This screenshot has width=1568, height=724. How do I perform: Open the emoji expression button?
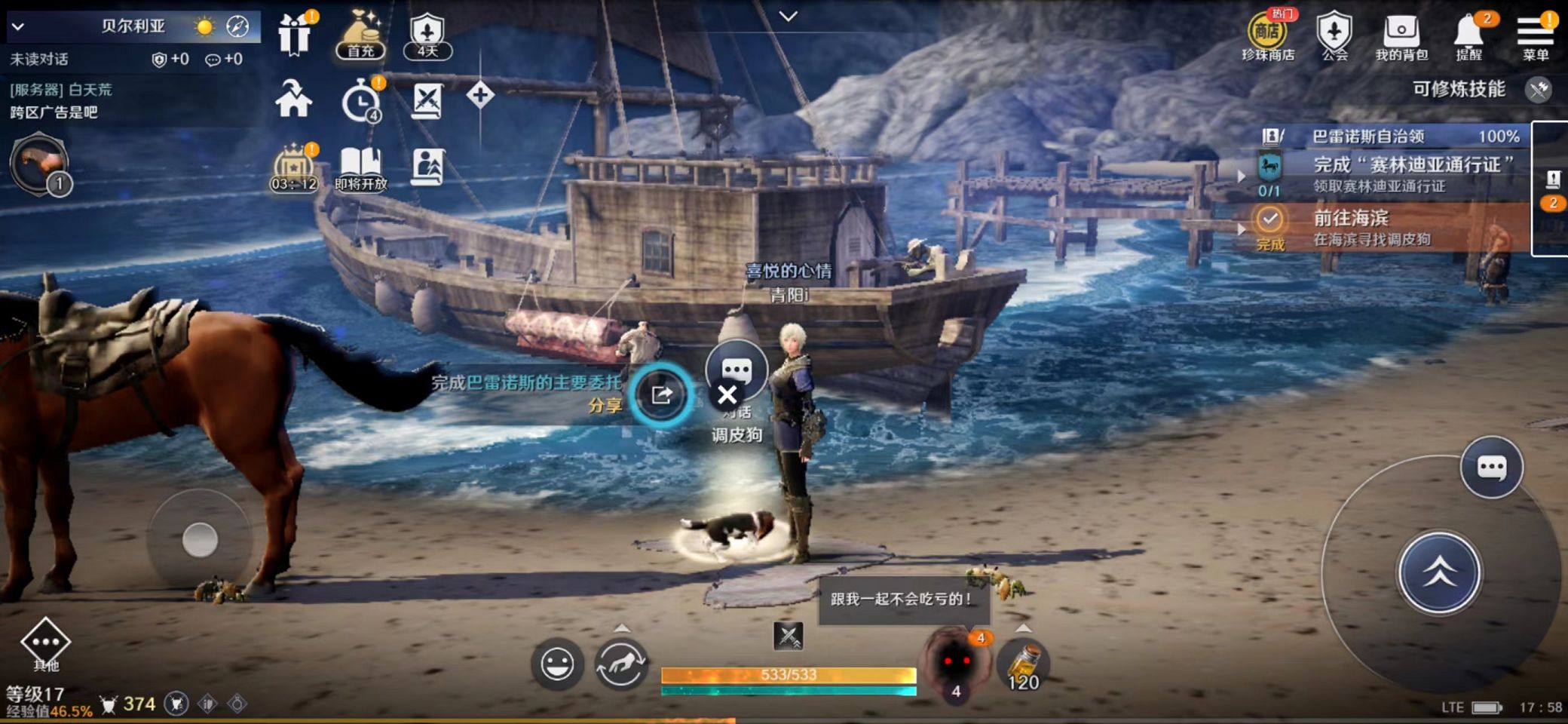point(557,664)
